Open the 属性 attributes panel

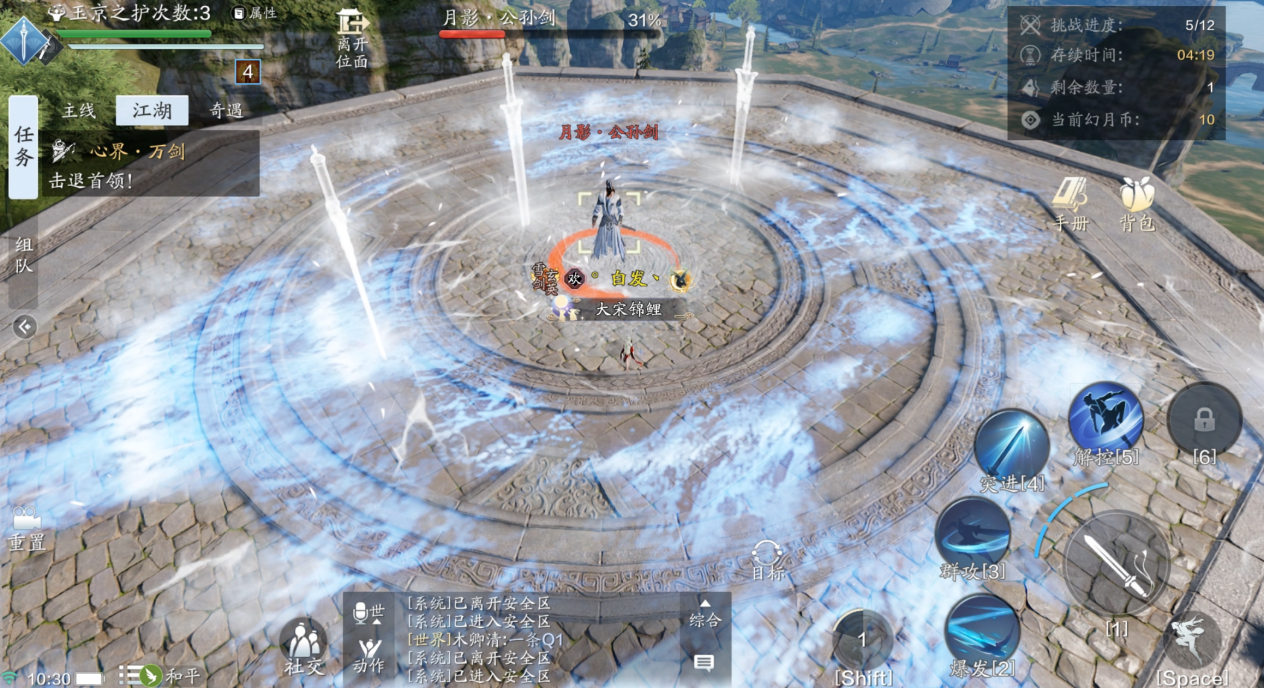[255, 13]
